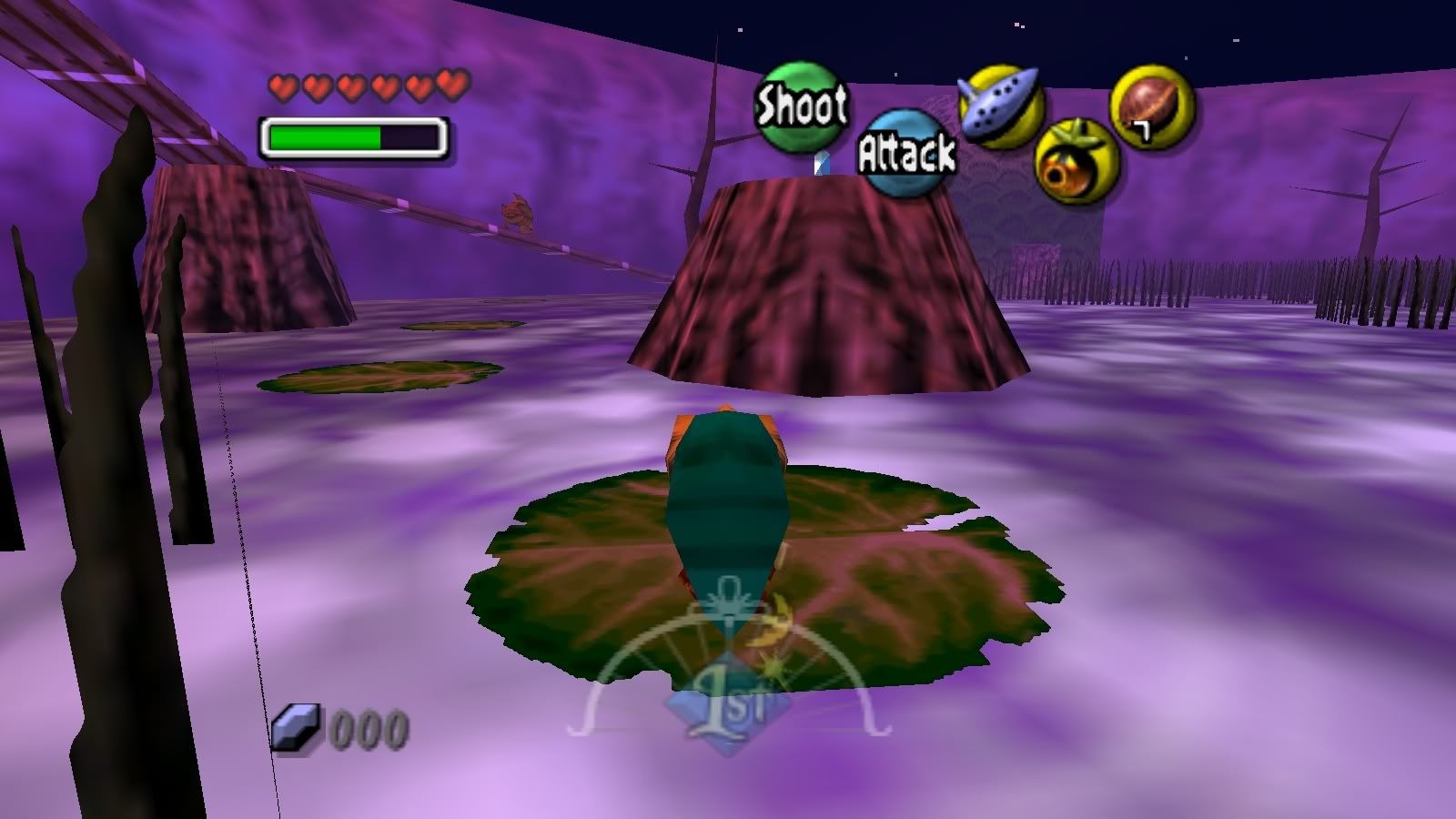1456x819 pixels.
Task: Click the blue Attack action button
Action: tap(905, 153)
